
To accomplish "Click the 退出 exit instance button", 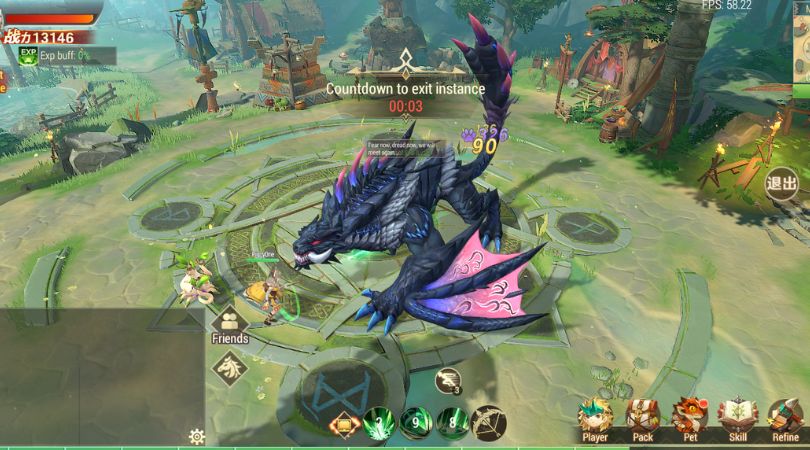I will pos(781,184).
